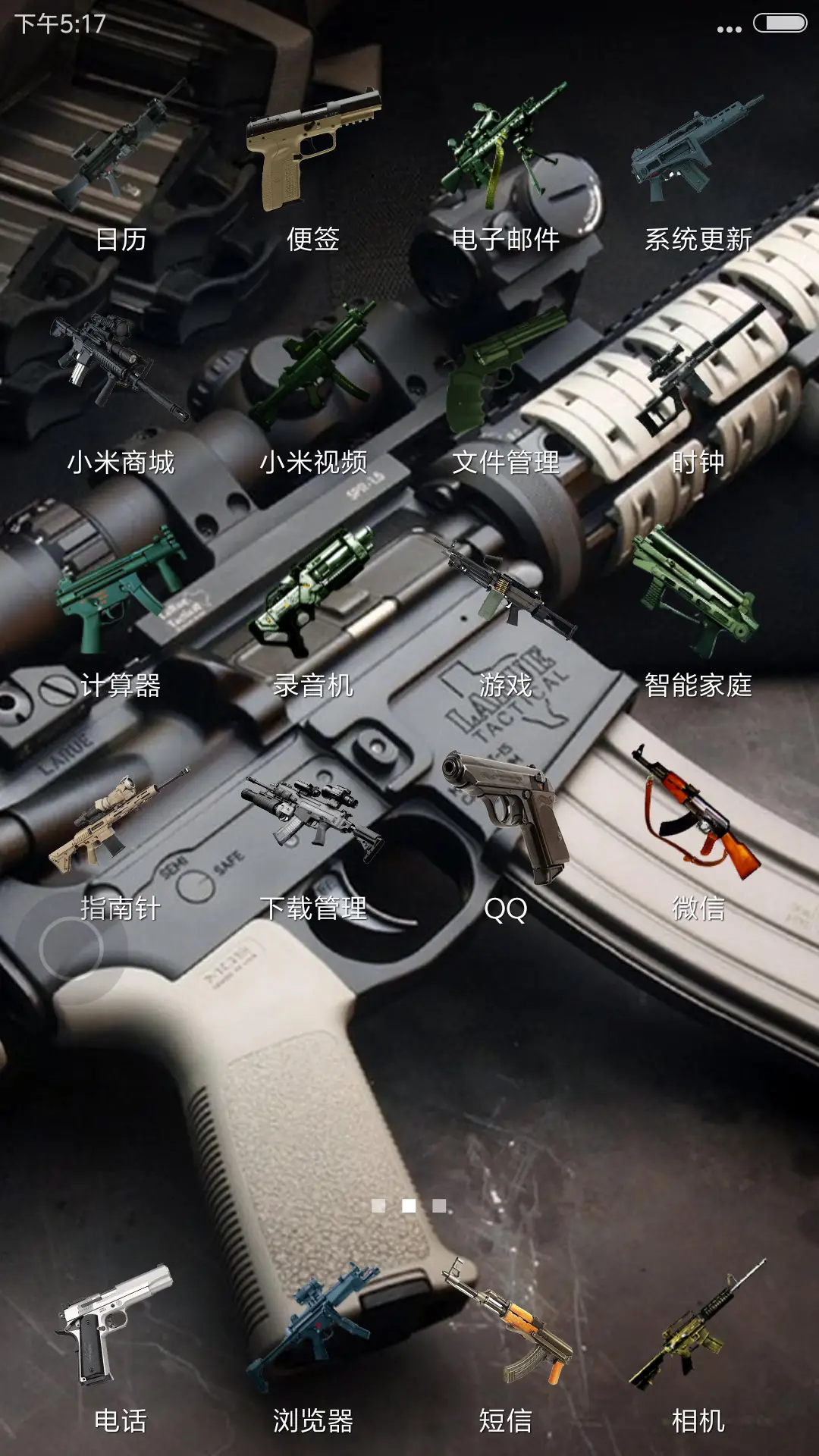Open the 短信 messages app
The width and height of the screenshot is (819, 1456).
click(506, 1327)
